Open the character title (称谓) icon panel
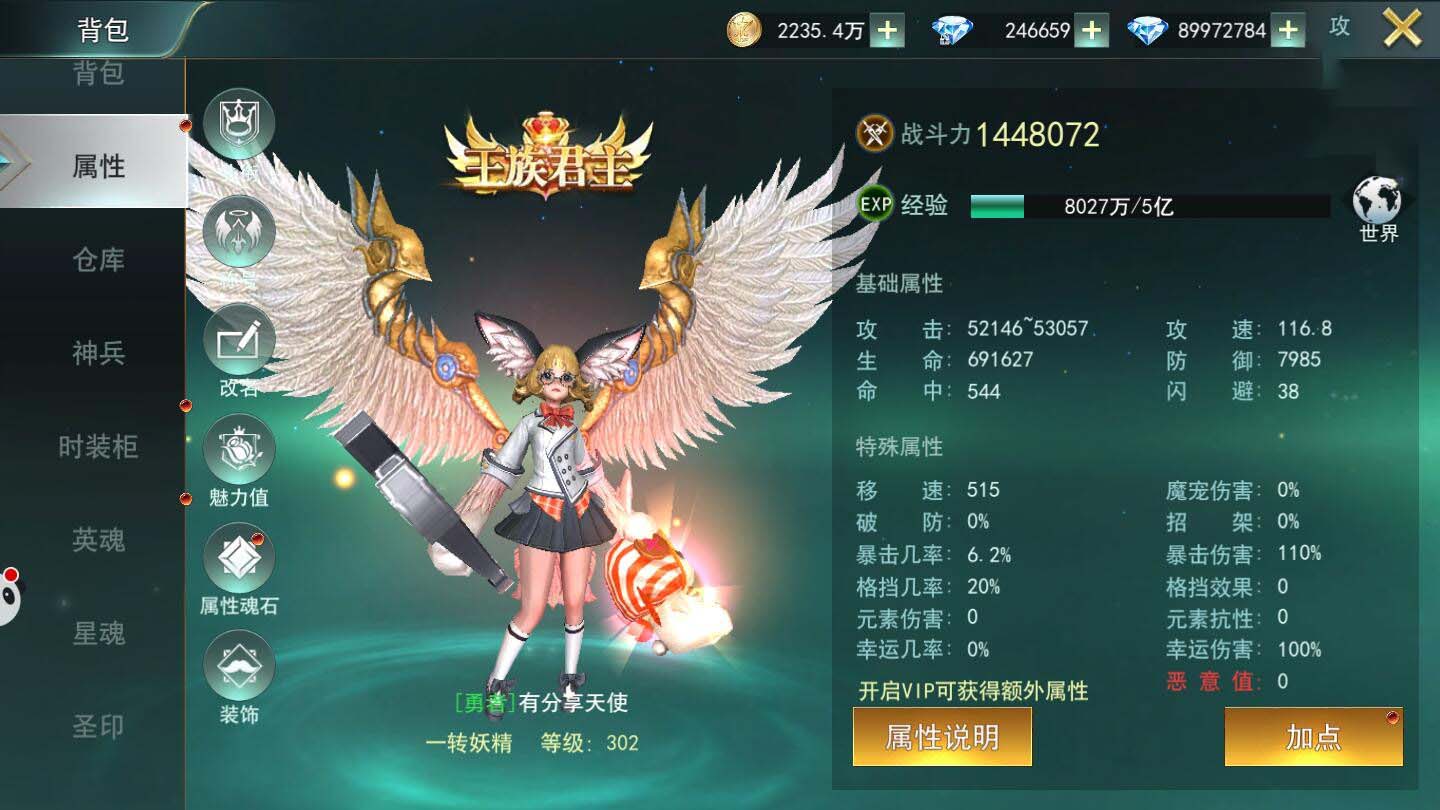1440x810 pixels. [238, 123]
